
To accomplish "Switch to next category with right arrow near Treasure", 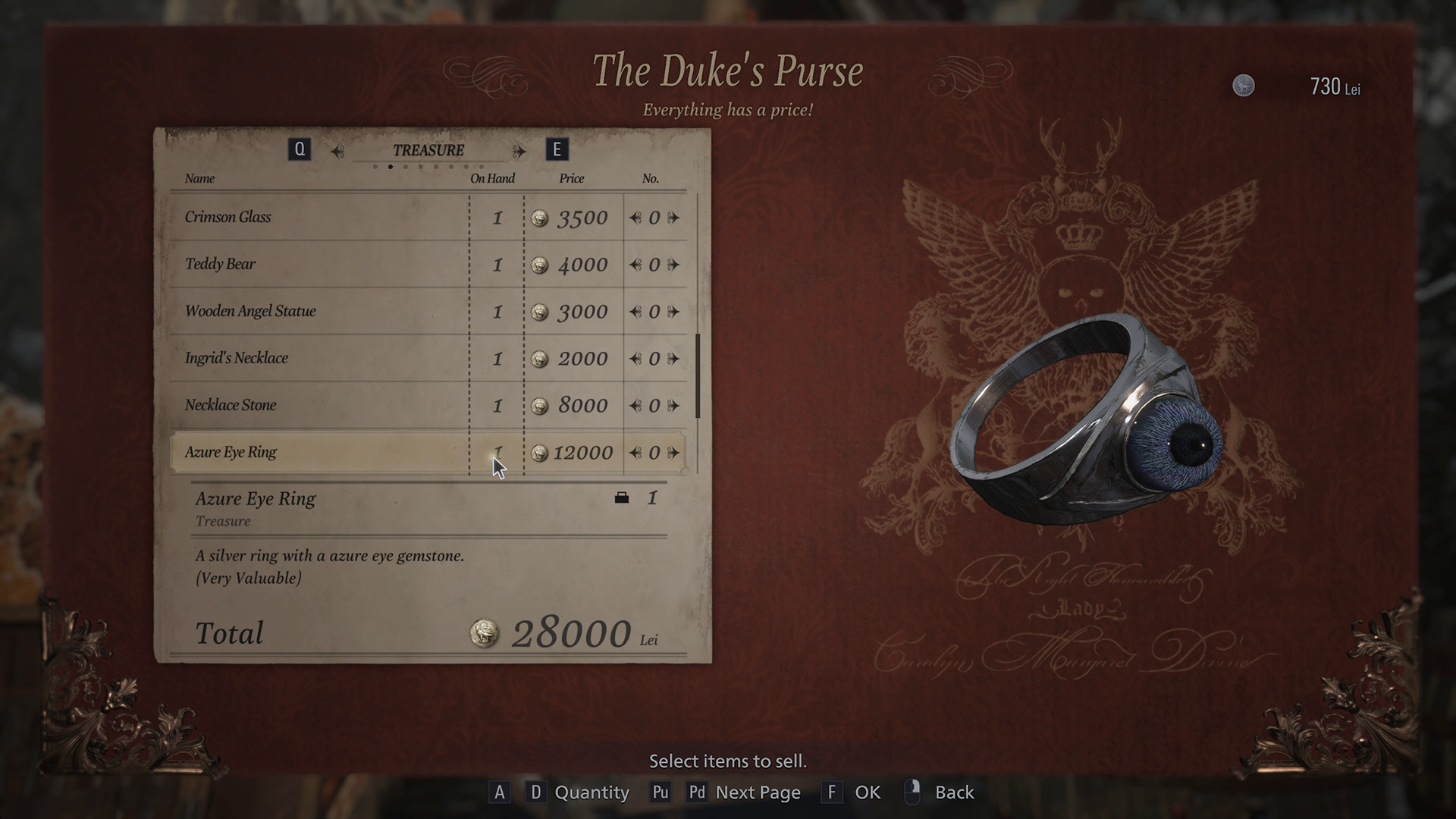I will pos(520,150).
